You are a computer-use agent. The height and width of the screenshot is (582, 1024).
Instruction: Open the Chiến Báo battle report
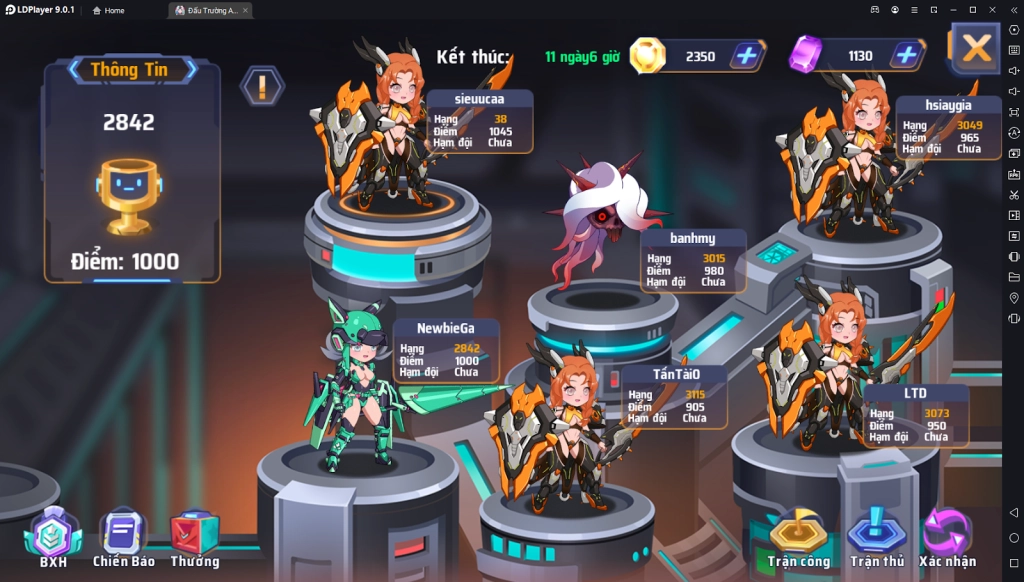coord(124,535)
